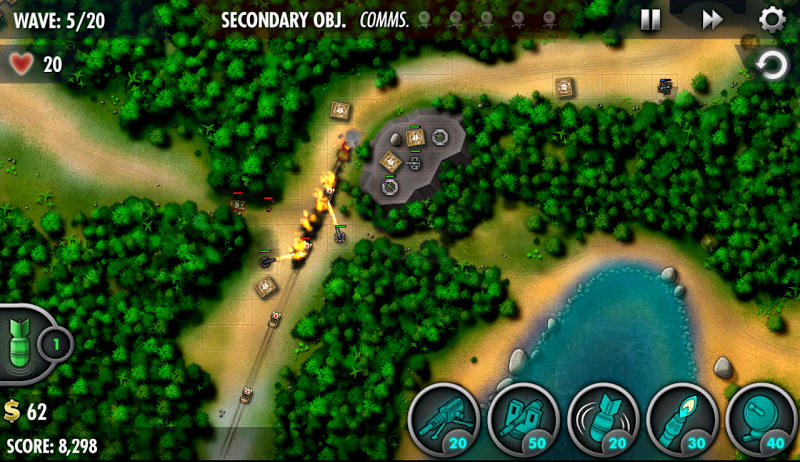Screen dimensions: 800x462
Task: Pause the game
Action: point(650,19)
